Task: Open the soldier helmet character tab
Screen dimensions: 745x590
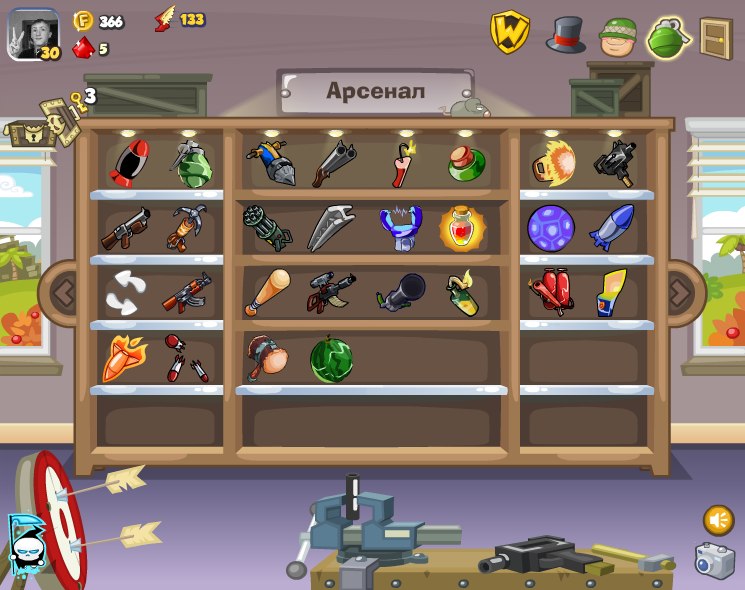Action: pos(617,37)
